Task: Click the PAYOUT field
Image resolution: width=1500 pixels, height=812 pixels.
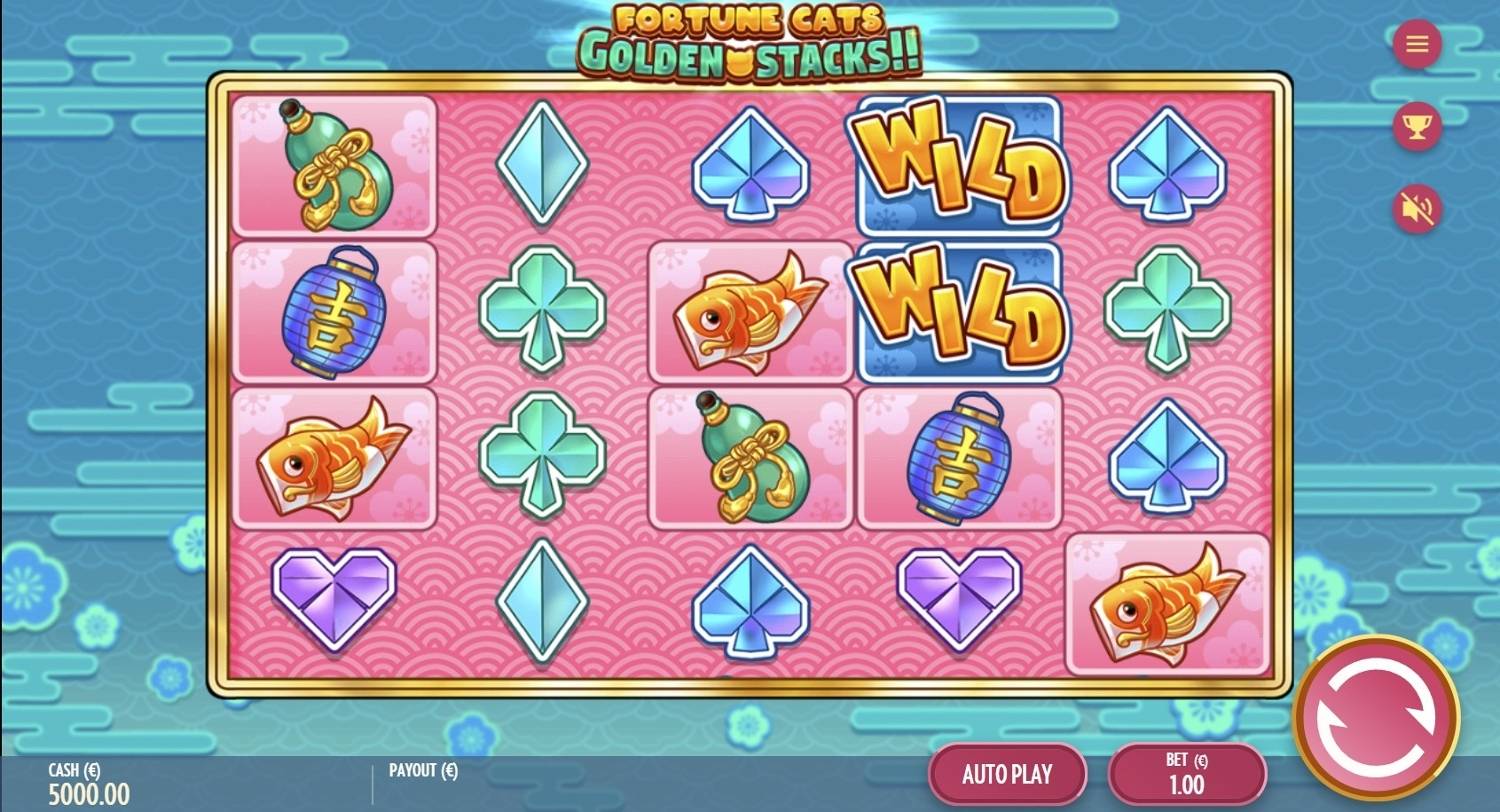Action: 422,771
